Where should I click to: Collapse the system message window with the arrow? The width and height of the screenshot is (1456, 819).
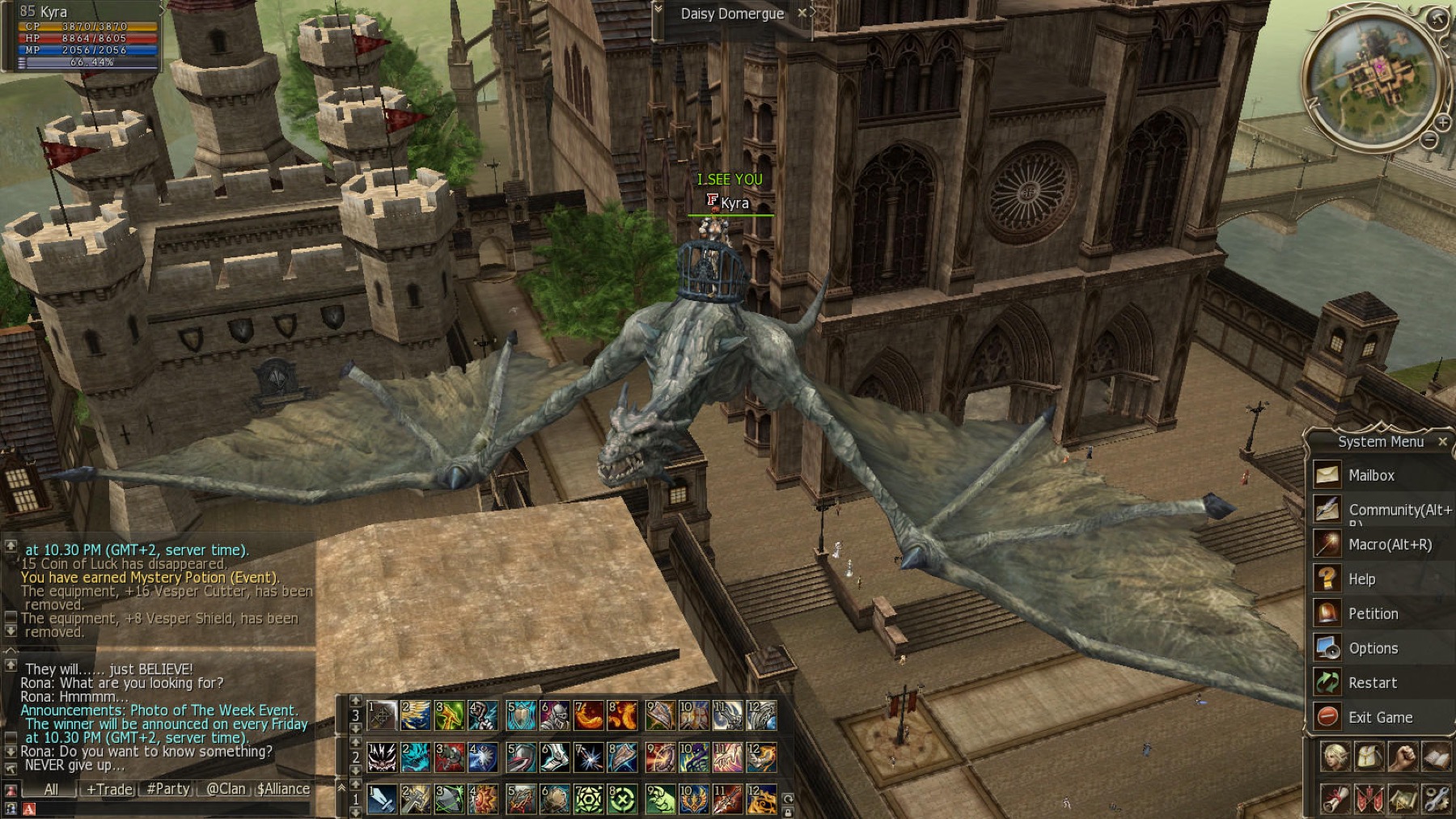(x=11, y=649)
